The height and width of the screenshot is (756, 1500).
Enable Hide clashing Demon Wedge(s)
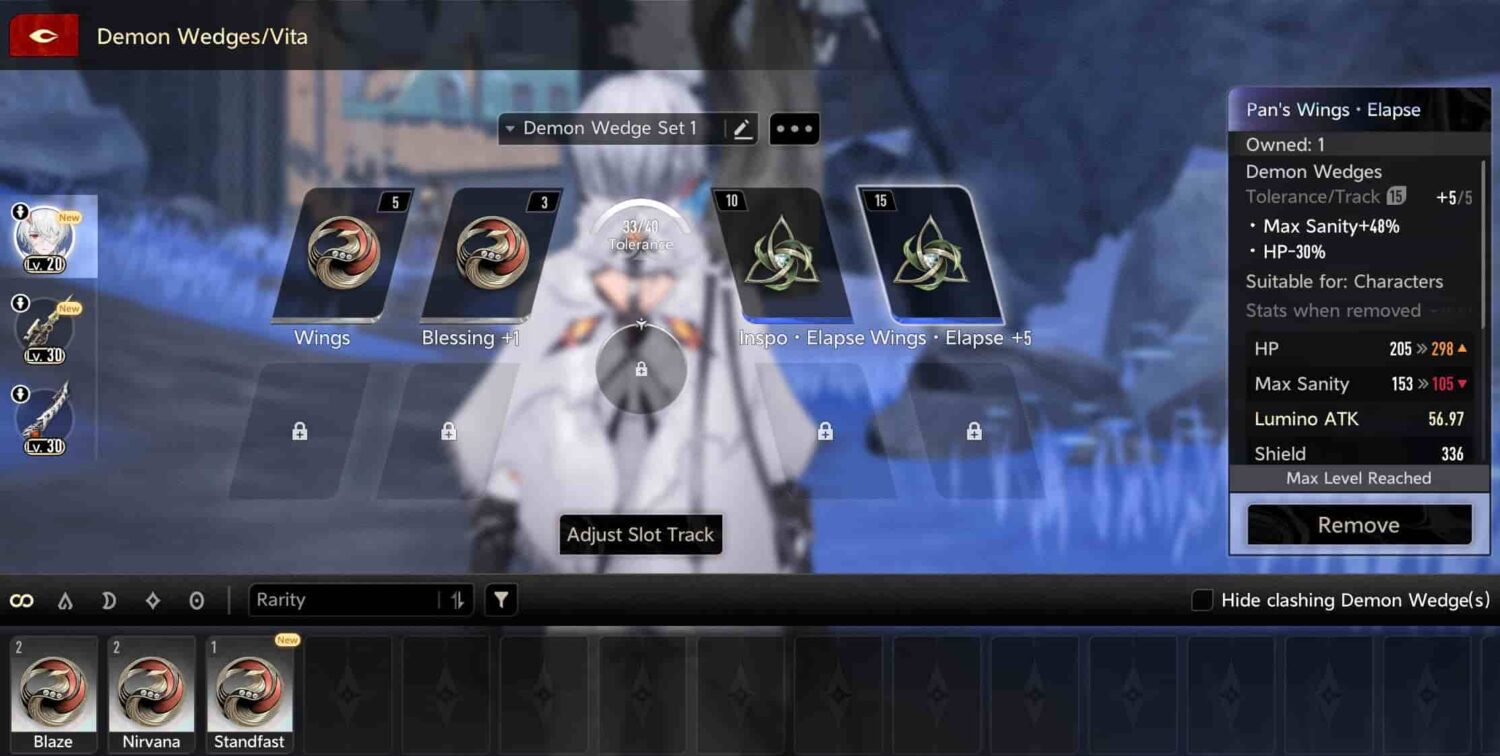(x=1201, y=600)
